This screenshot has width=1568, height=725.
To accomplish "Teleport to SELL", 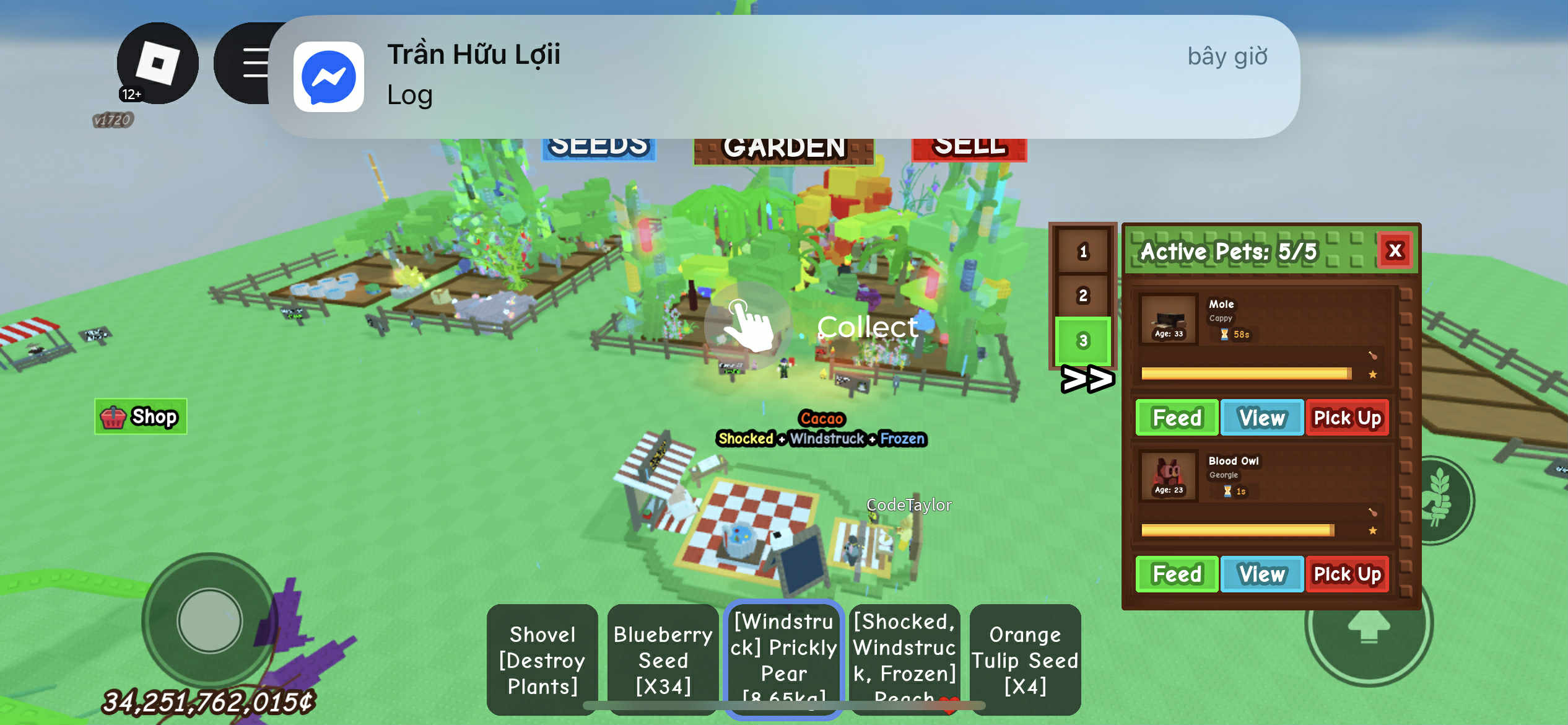I will (x=969, y=147).
